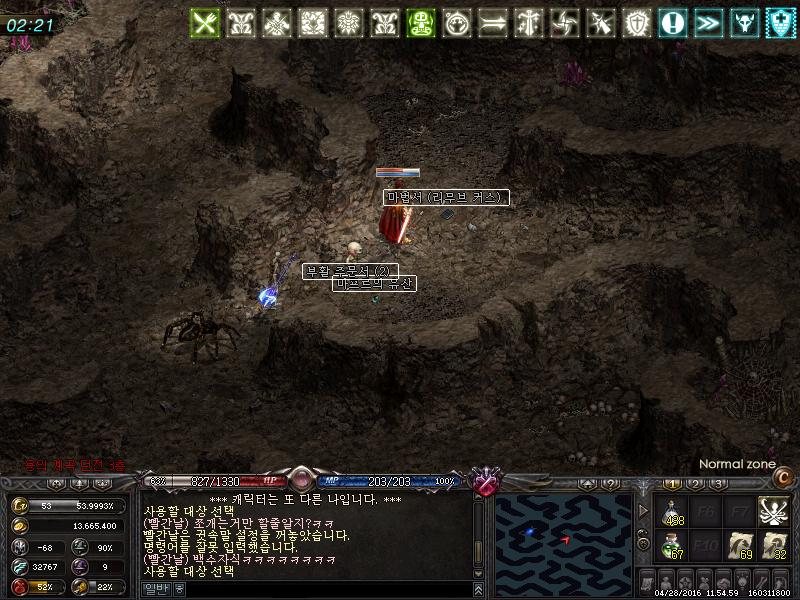Viewport: 800px width, 600px height.
Task: Use the scroll with 69 count
Action: point(740,545)
